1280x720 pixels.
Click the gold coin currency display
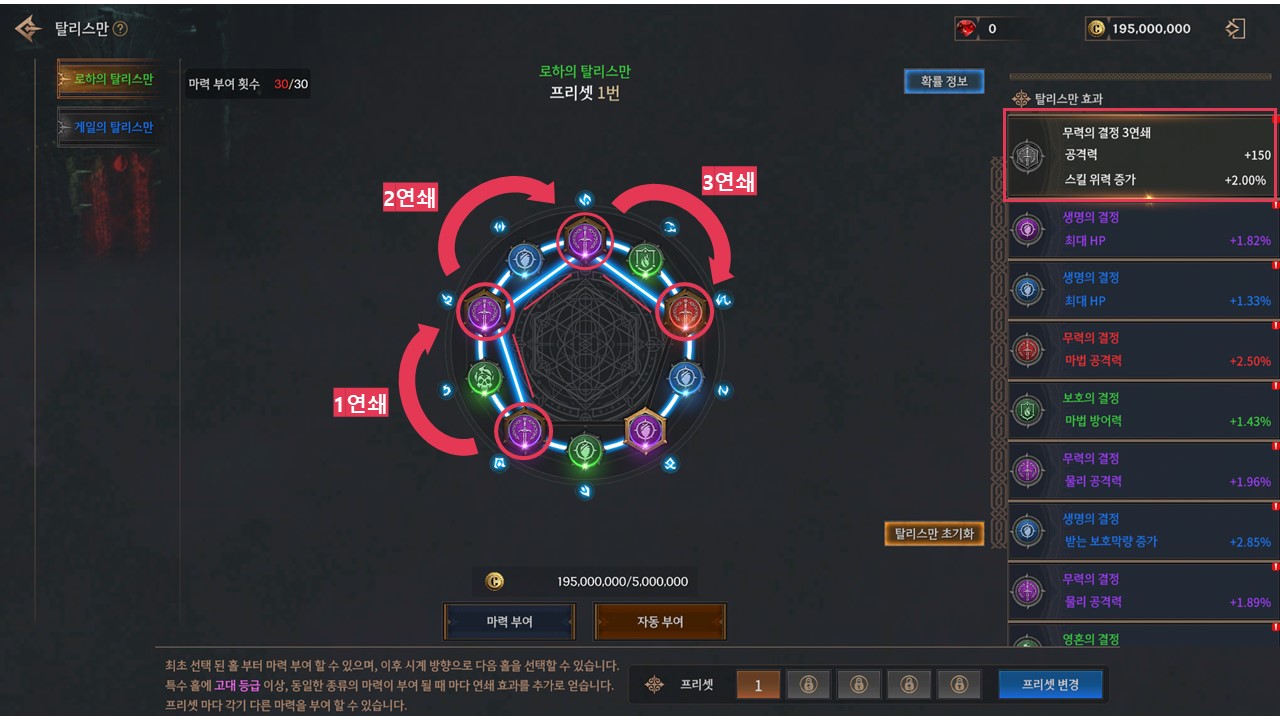coord(1140,29)
